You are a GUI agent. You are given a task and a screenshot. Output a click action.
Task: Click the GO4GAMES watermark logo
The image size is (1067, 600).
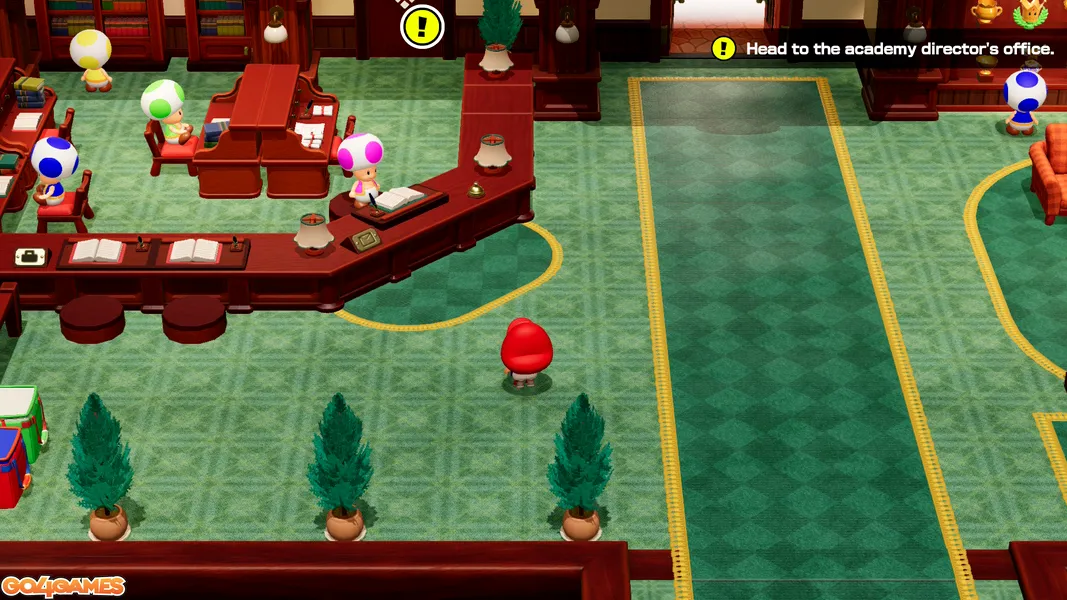coord(63,586)
